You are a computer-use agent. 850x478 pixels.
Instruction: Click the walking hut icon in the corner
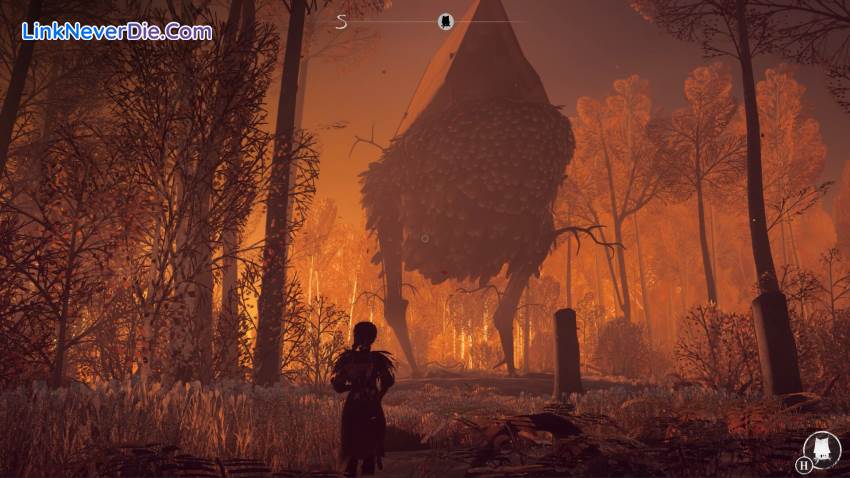822,448
